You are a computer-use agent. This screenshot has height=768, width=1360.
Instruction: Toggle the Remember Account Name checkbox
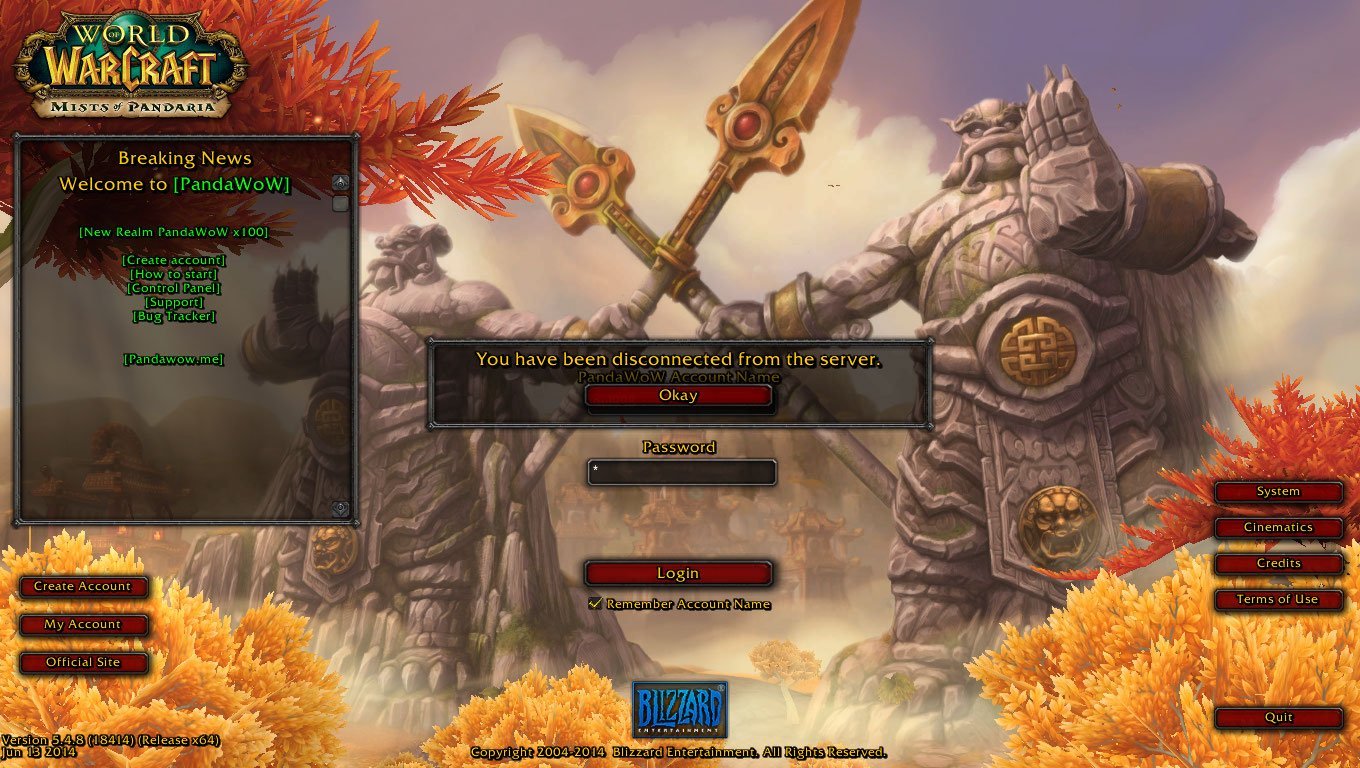point(595,604)
